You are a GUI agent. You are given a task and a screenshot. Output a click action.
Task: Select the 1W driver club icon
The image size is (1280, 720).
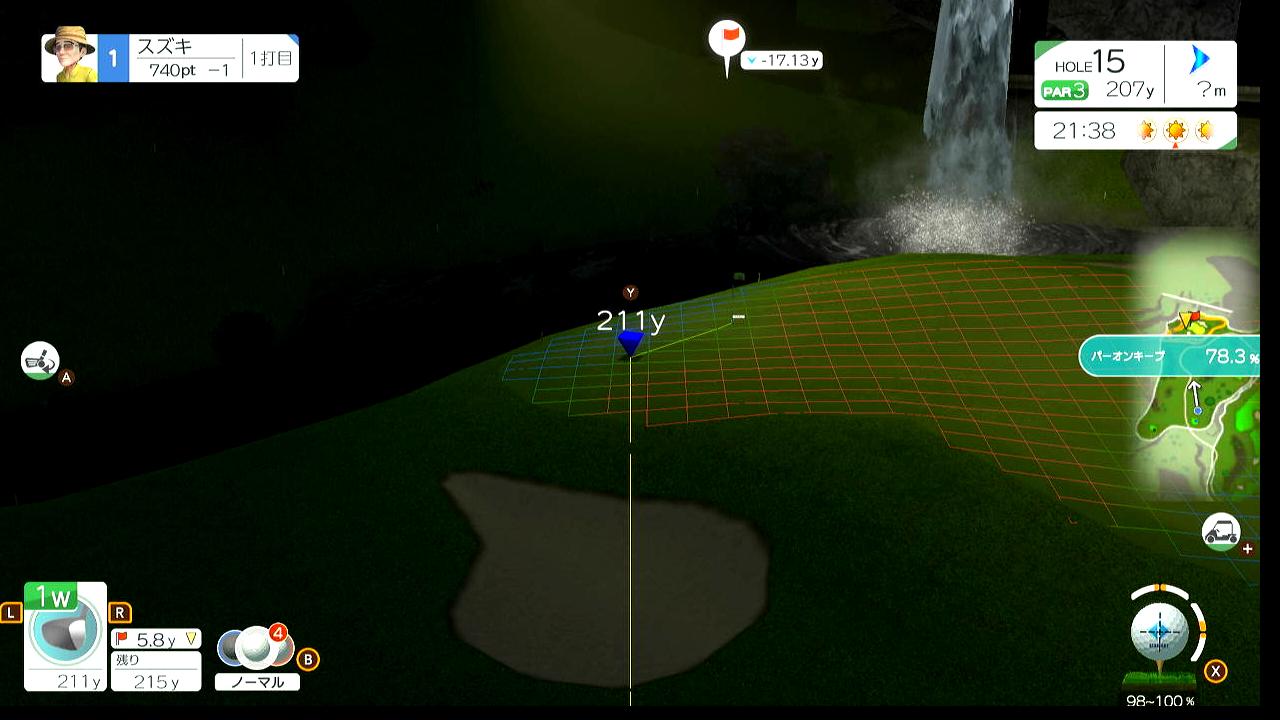[x=65, y=636]
